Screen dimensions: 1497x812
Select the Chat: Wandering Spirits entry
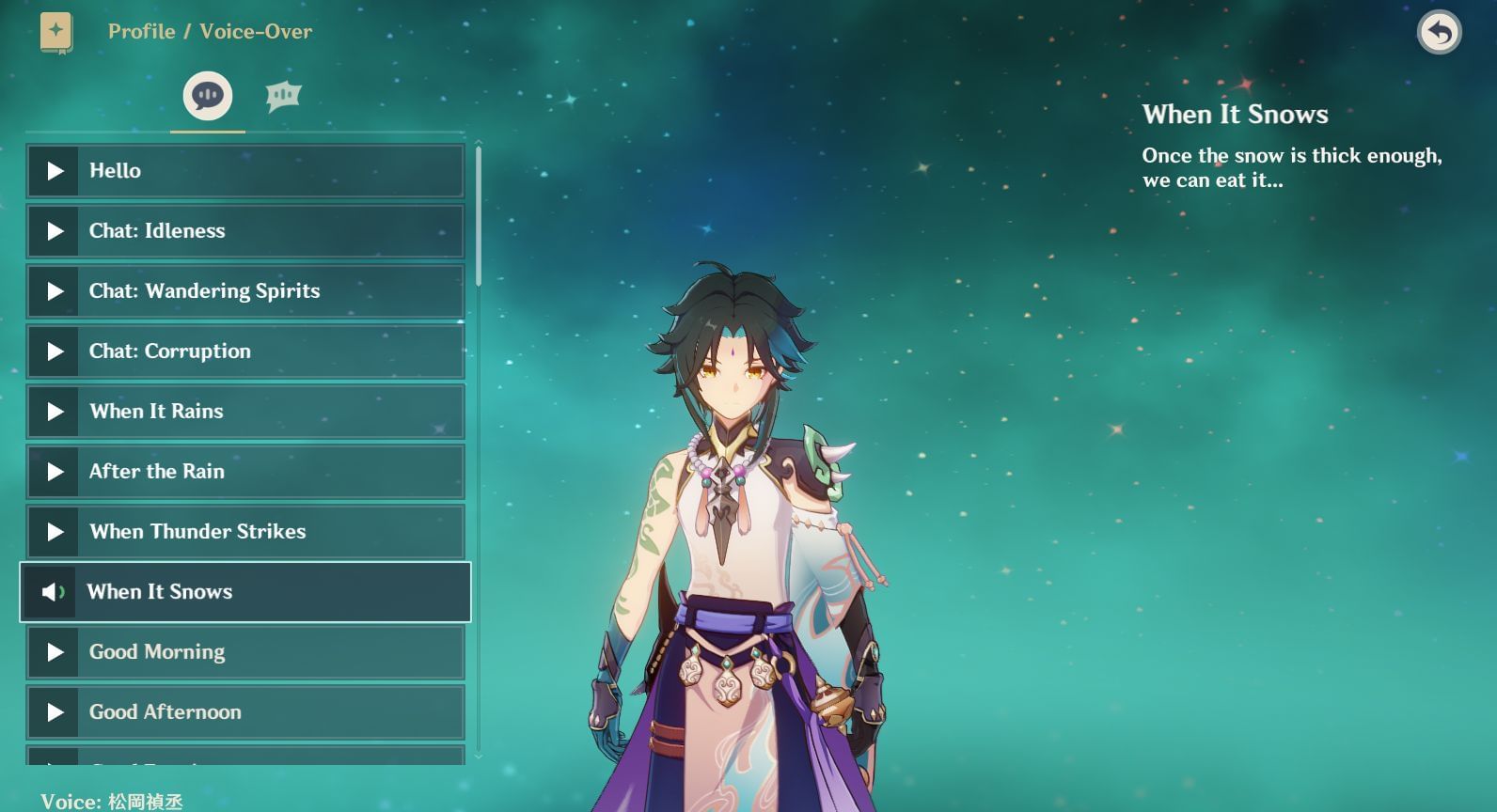point(244,291)
